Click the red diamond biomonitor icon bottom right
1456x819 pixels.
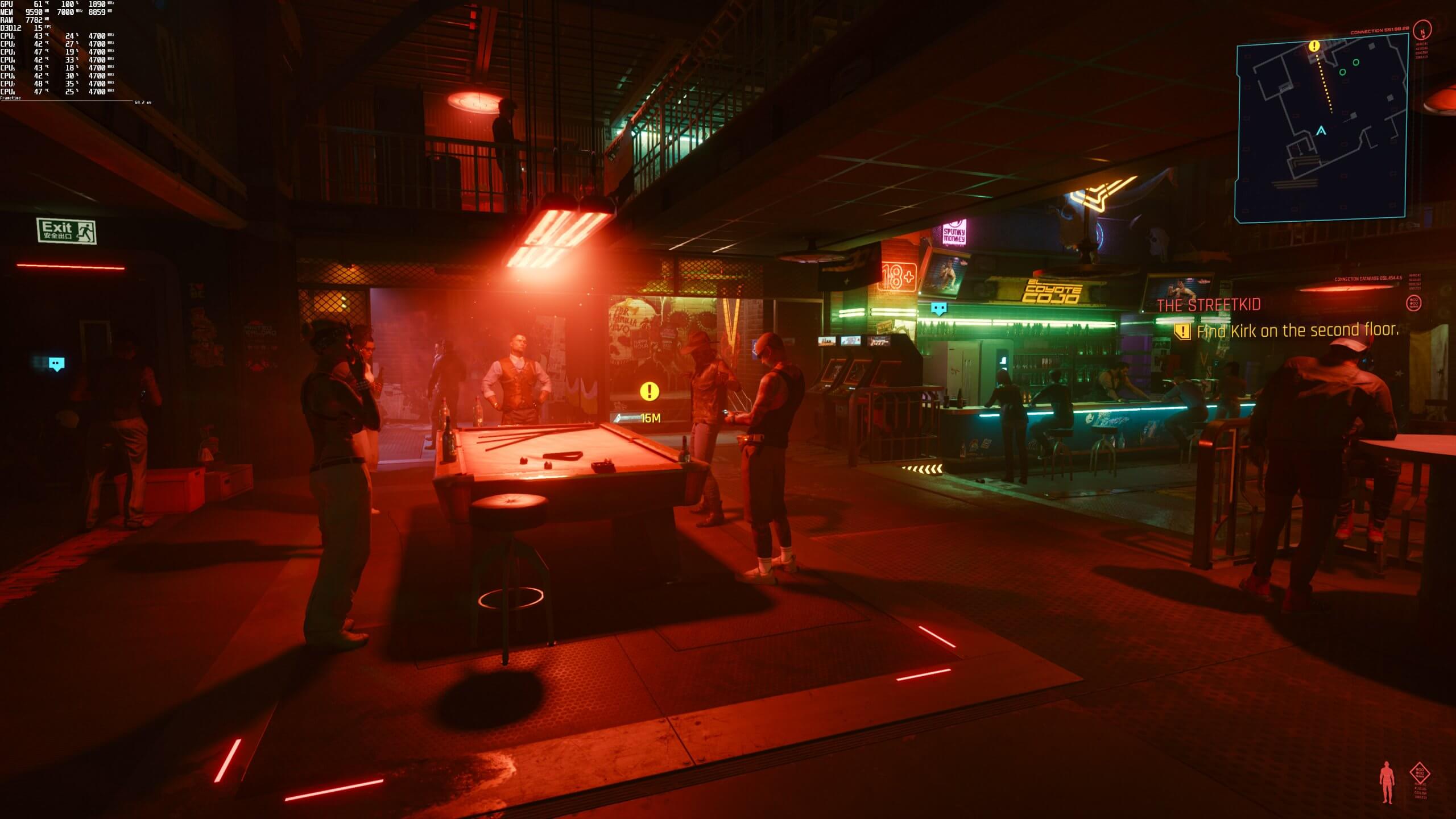coord(1421,773)
